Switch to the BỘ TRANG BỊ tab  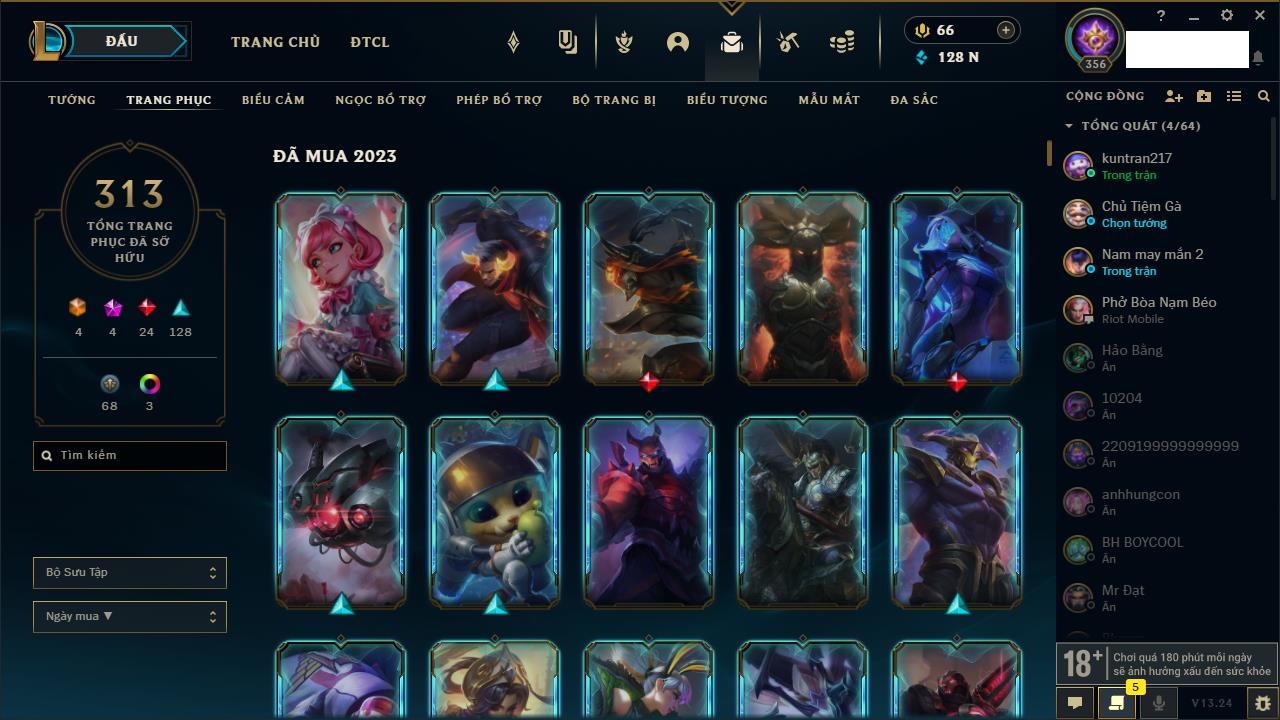614,100
